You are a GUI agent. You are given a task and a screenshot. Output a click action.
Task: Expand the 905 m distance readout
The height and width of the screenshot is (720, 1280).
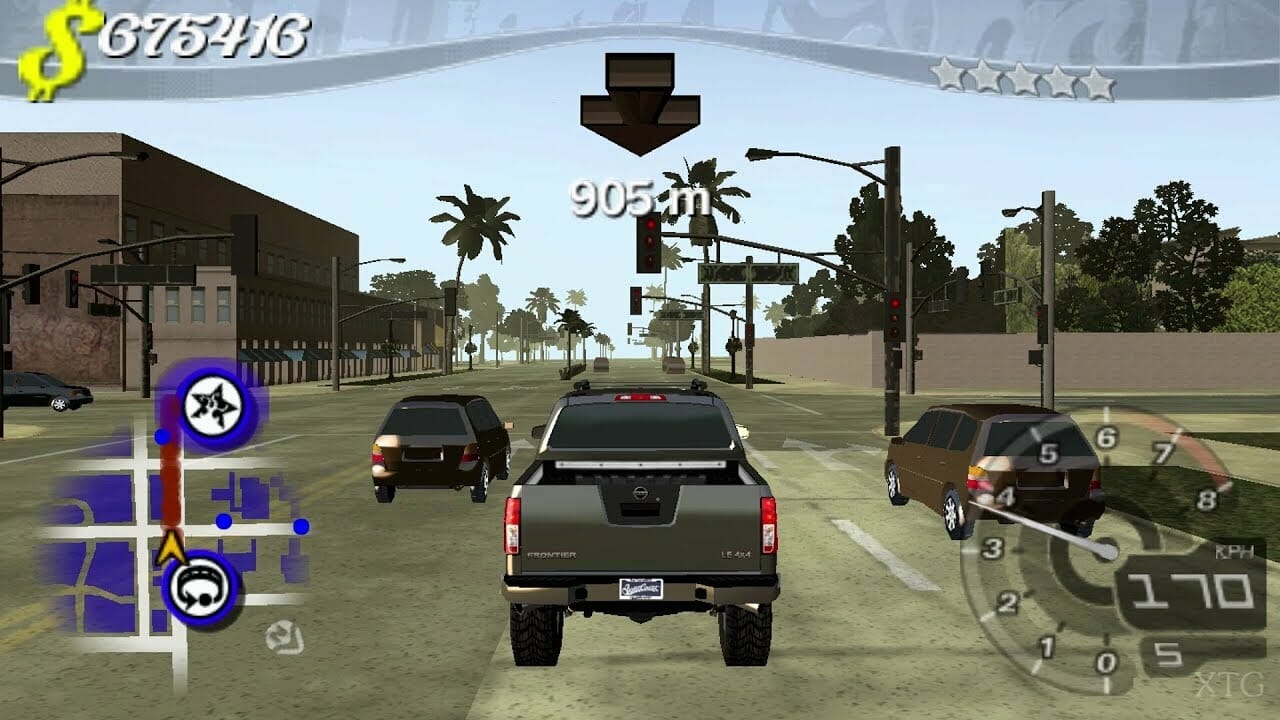pos(637,198)
